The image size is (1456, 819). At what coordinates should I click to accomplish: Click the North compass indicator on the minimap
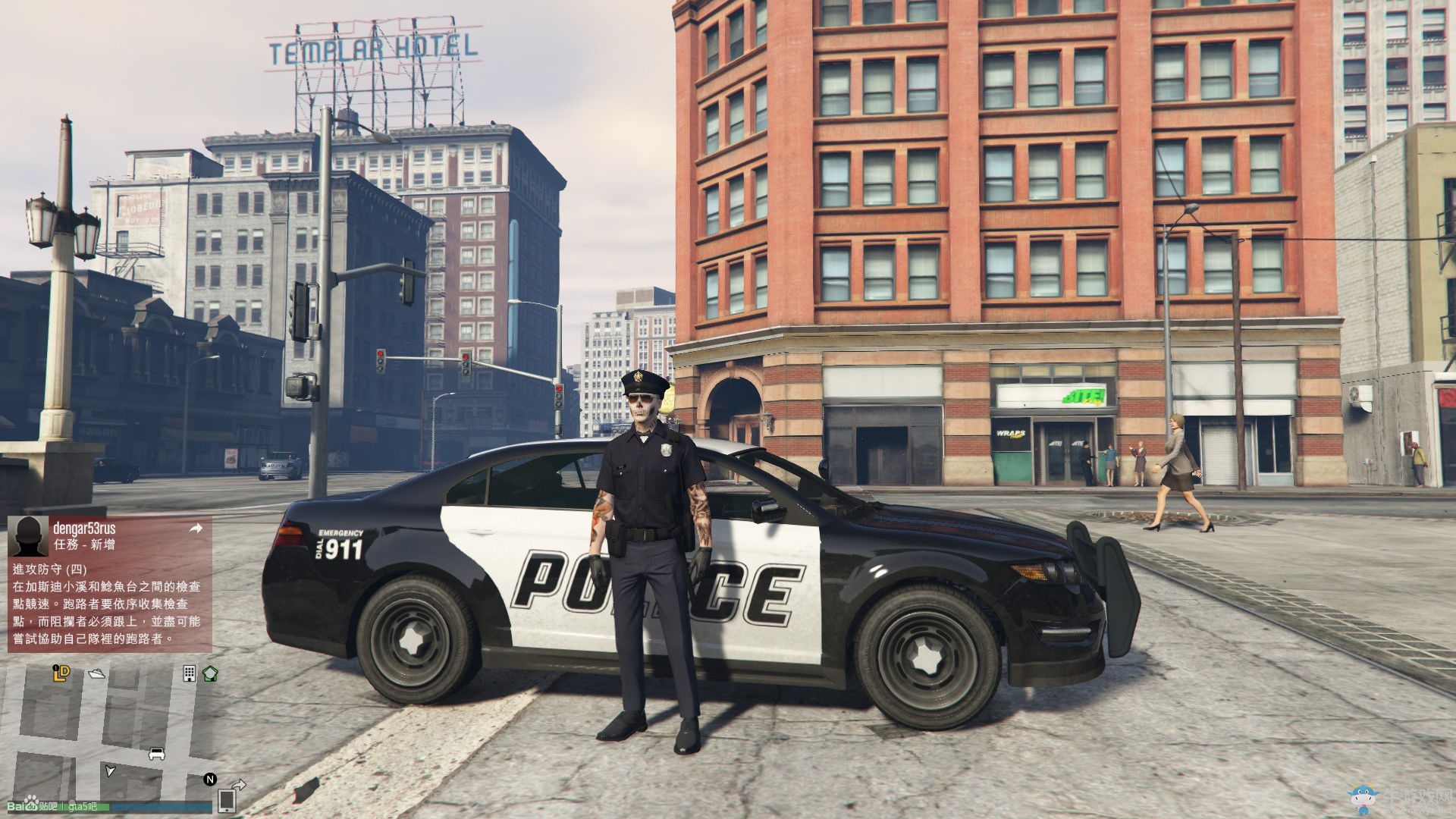point(210,780)
